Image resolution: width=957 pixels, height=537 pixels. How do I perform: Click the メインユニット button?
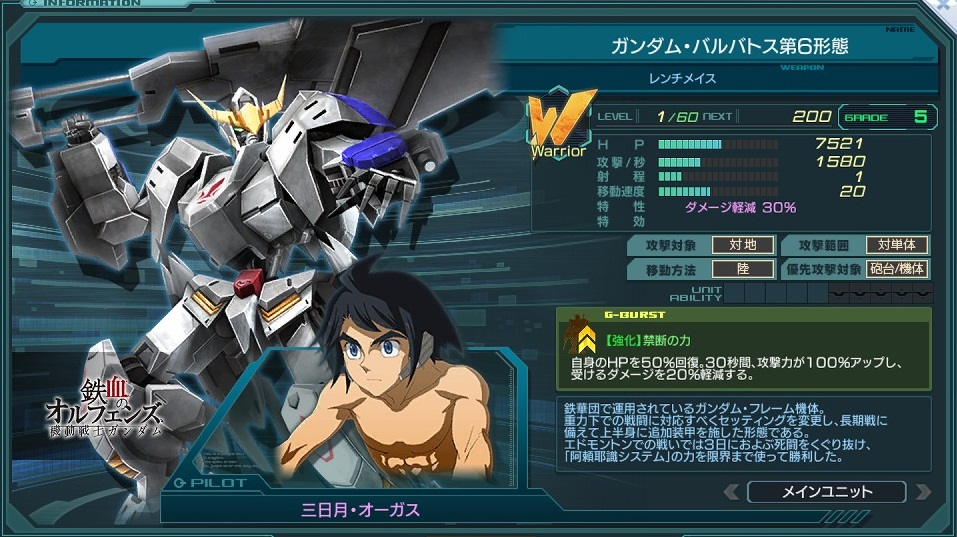pyautogui.click(x=826, y=491)
